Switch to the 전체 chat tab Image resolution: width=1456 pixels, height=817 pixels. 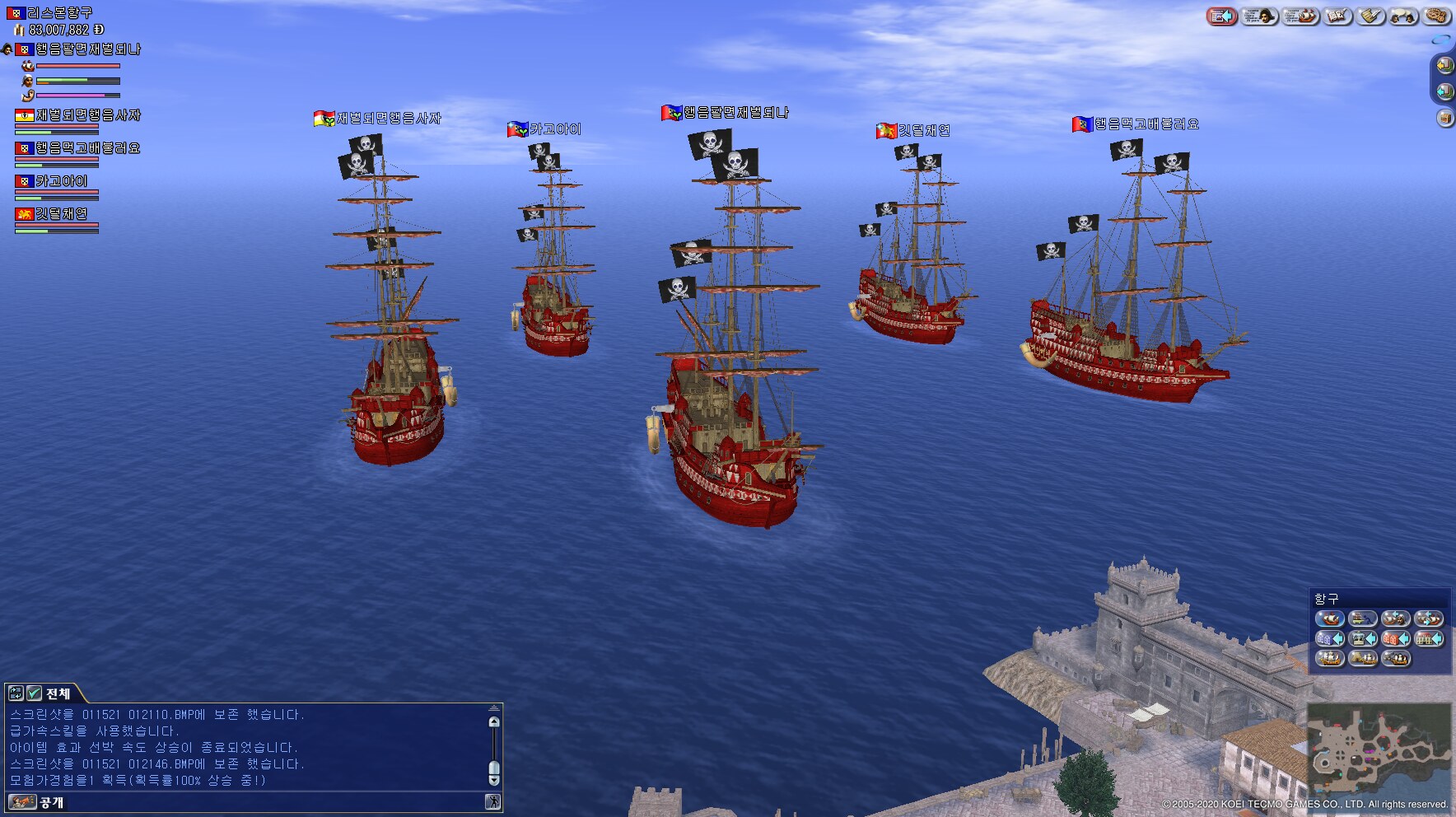tap(58, 693)
